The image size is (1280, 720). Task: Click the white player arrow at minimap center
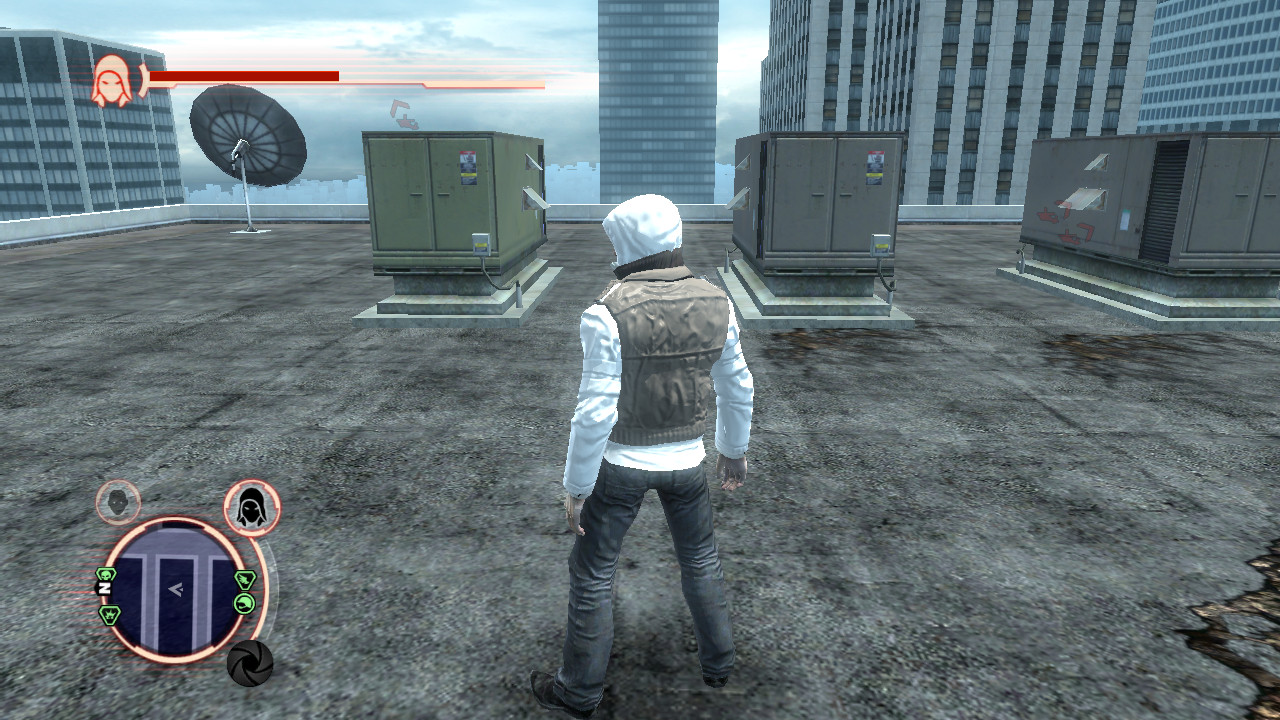pos(178,590)
